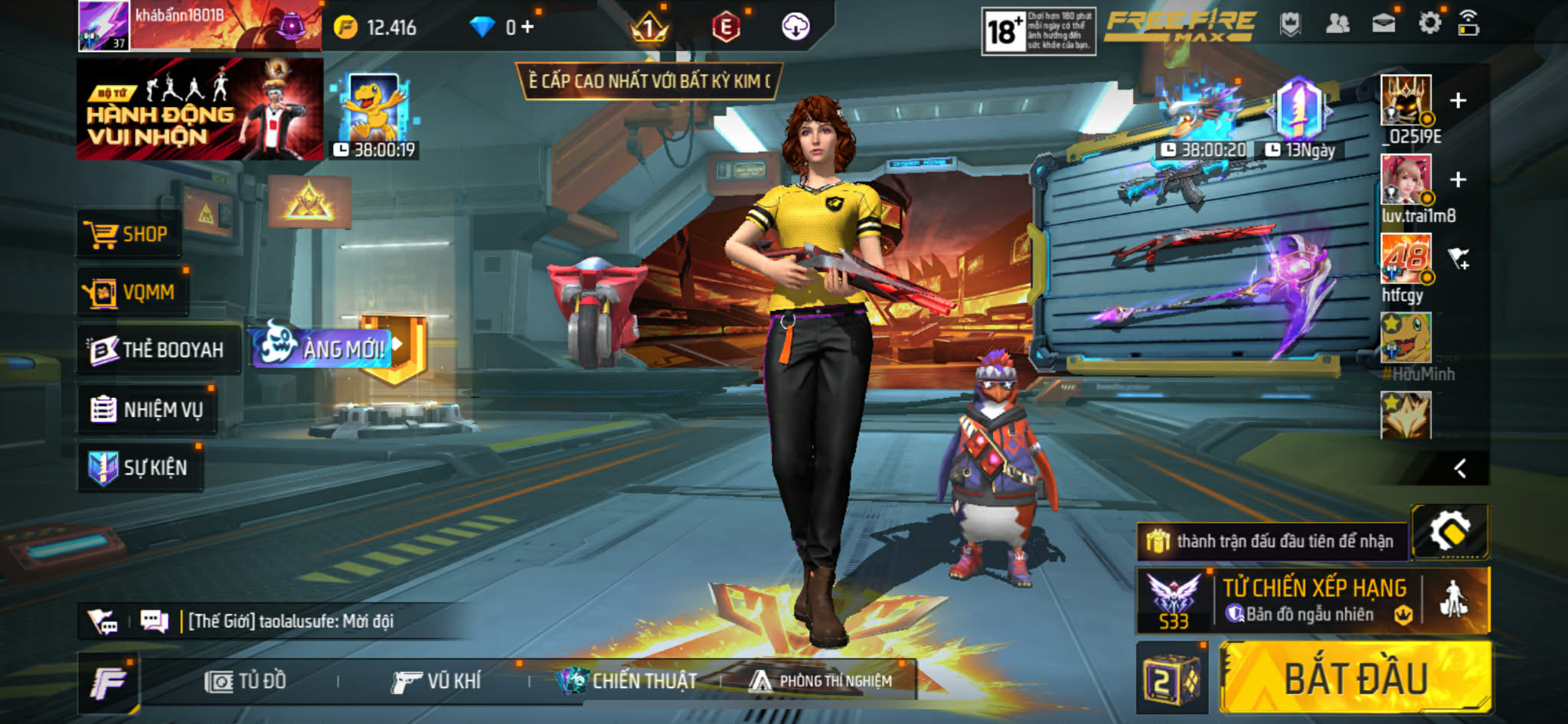Open the TỦ ĐỒ wardrobe

coord(247,680)
